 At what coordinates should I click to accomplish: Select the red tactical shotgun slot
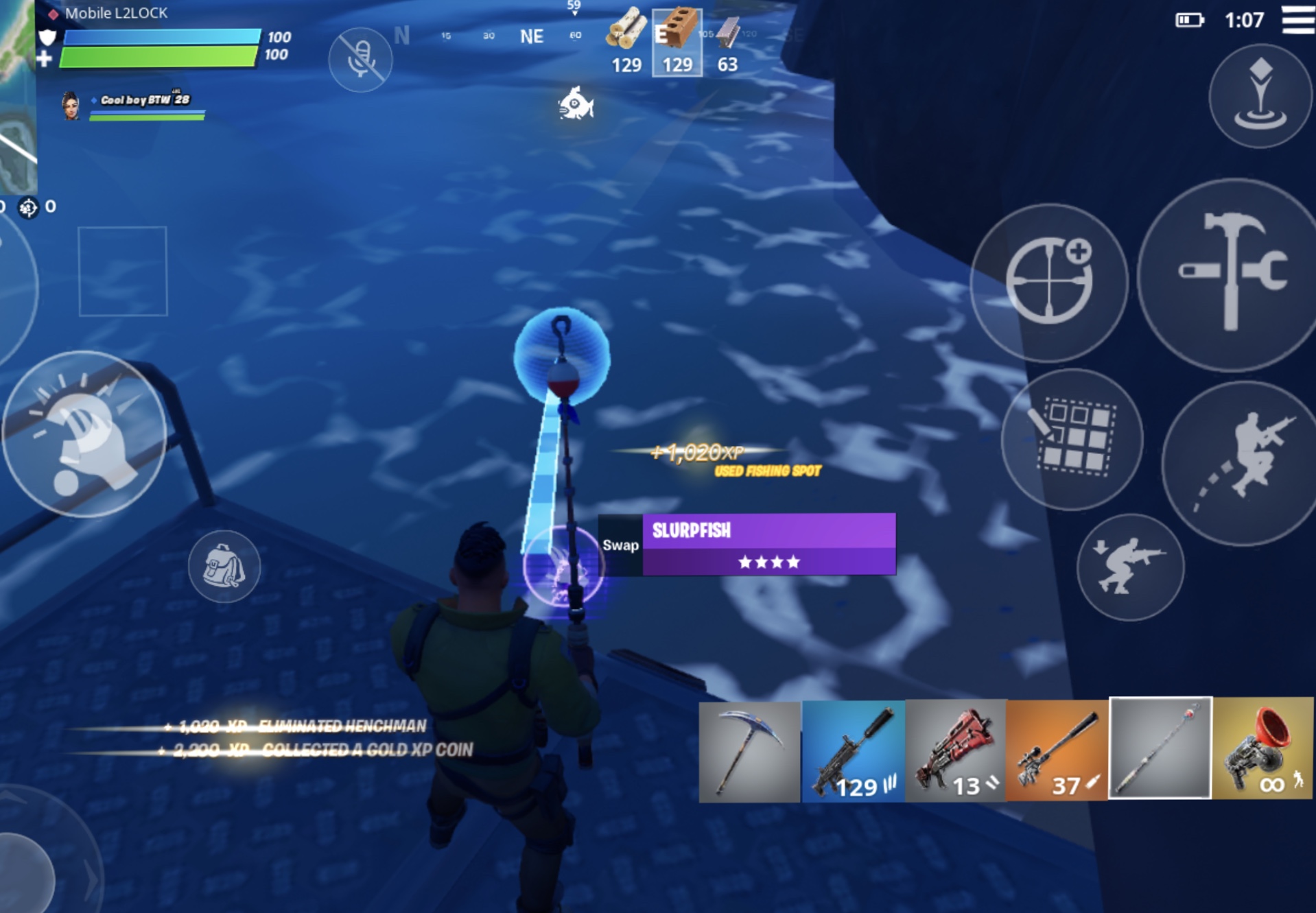(x=956, y=750)
